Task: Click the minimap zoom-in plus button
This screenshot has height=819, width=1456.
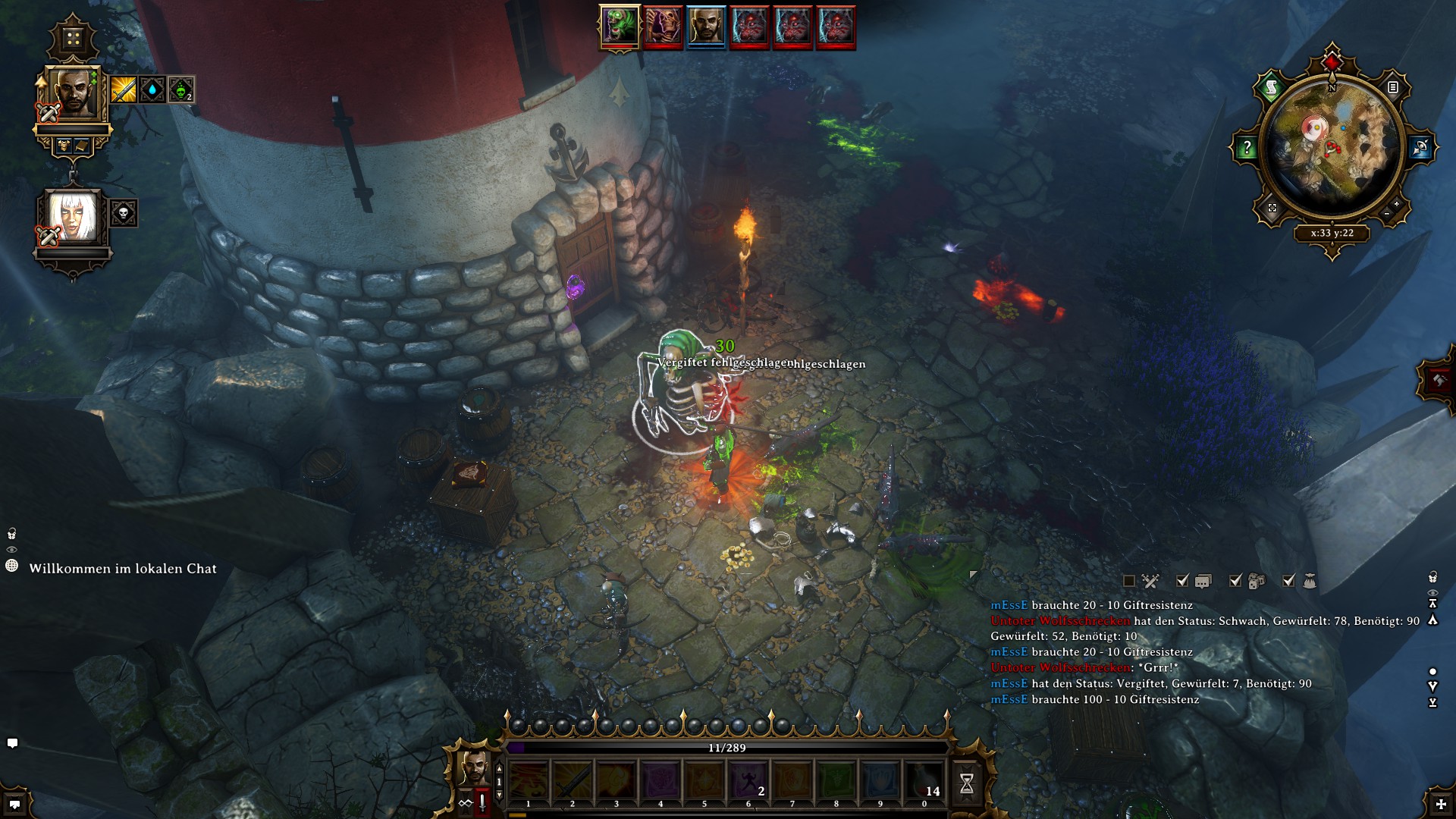Action: pyautogui.click(x=1396, y=204)
